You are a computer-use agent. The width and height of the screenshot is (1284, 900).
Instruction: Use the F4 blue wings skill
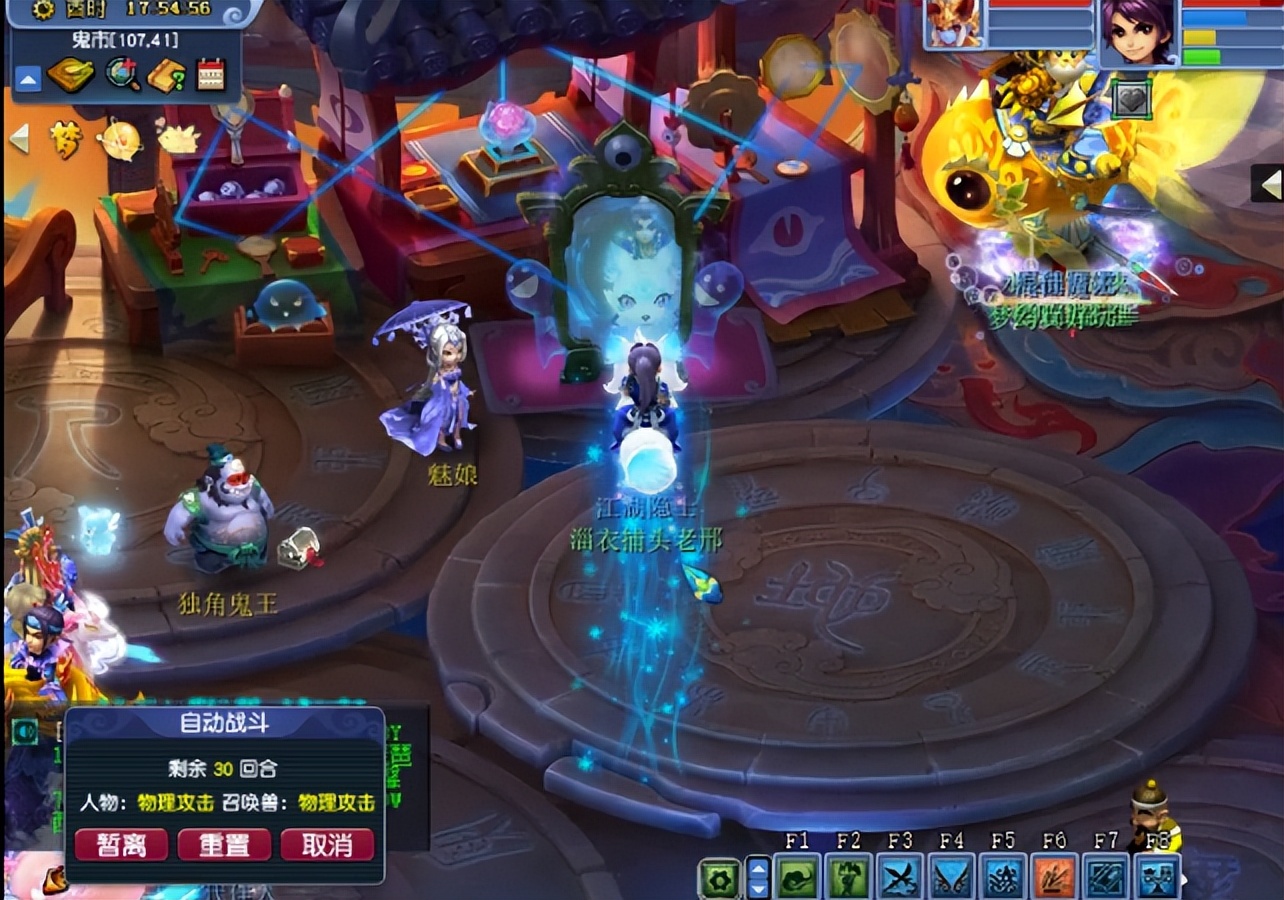tap(951, 877)
